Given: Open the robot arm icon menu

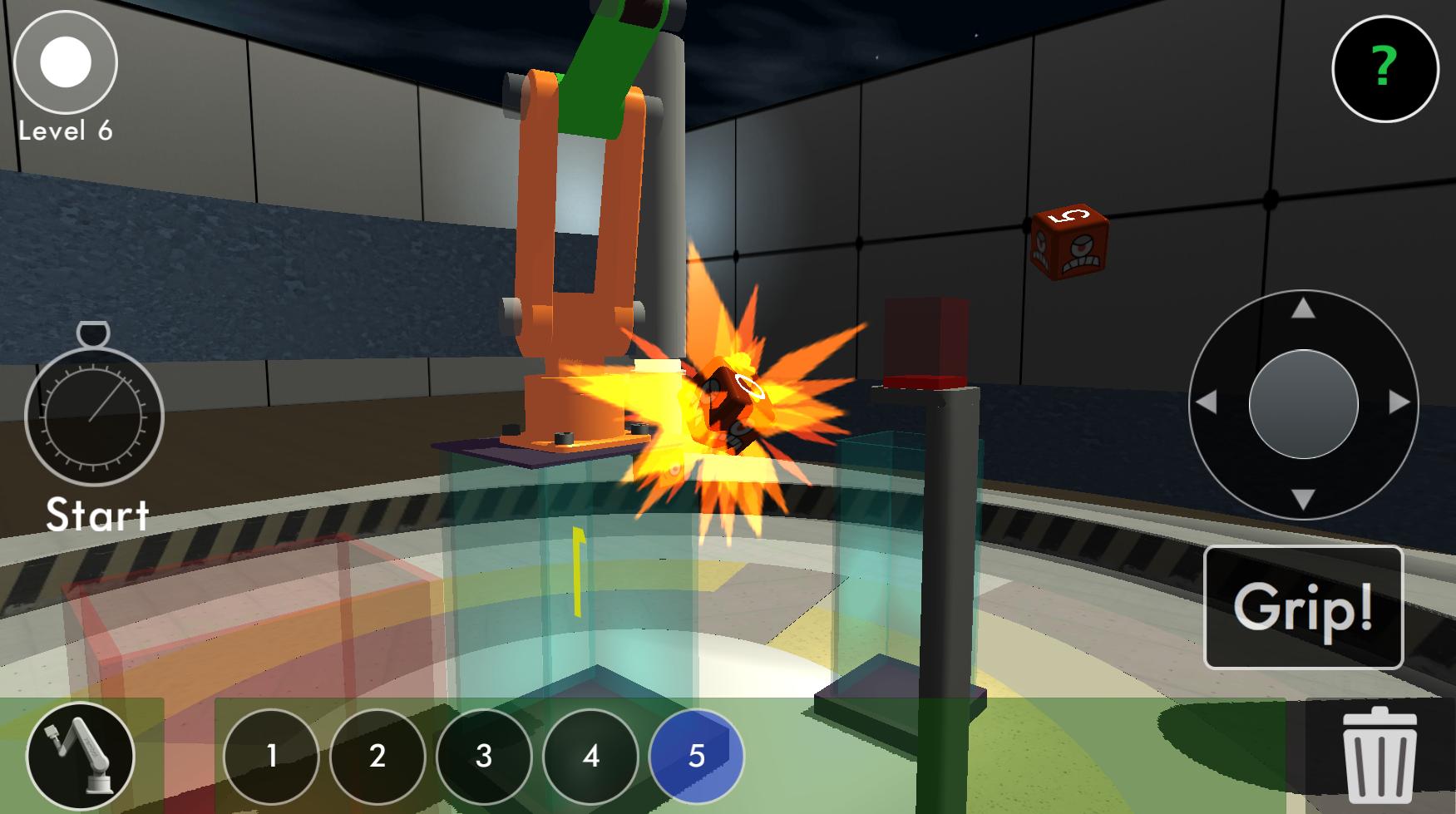Looking at the screenshot, I should 81,756.
